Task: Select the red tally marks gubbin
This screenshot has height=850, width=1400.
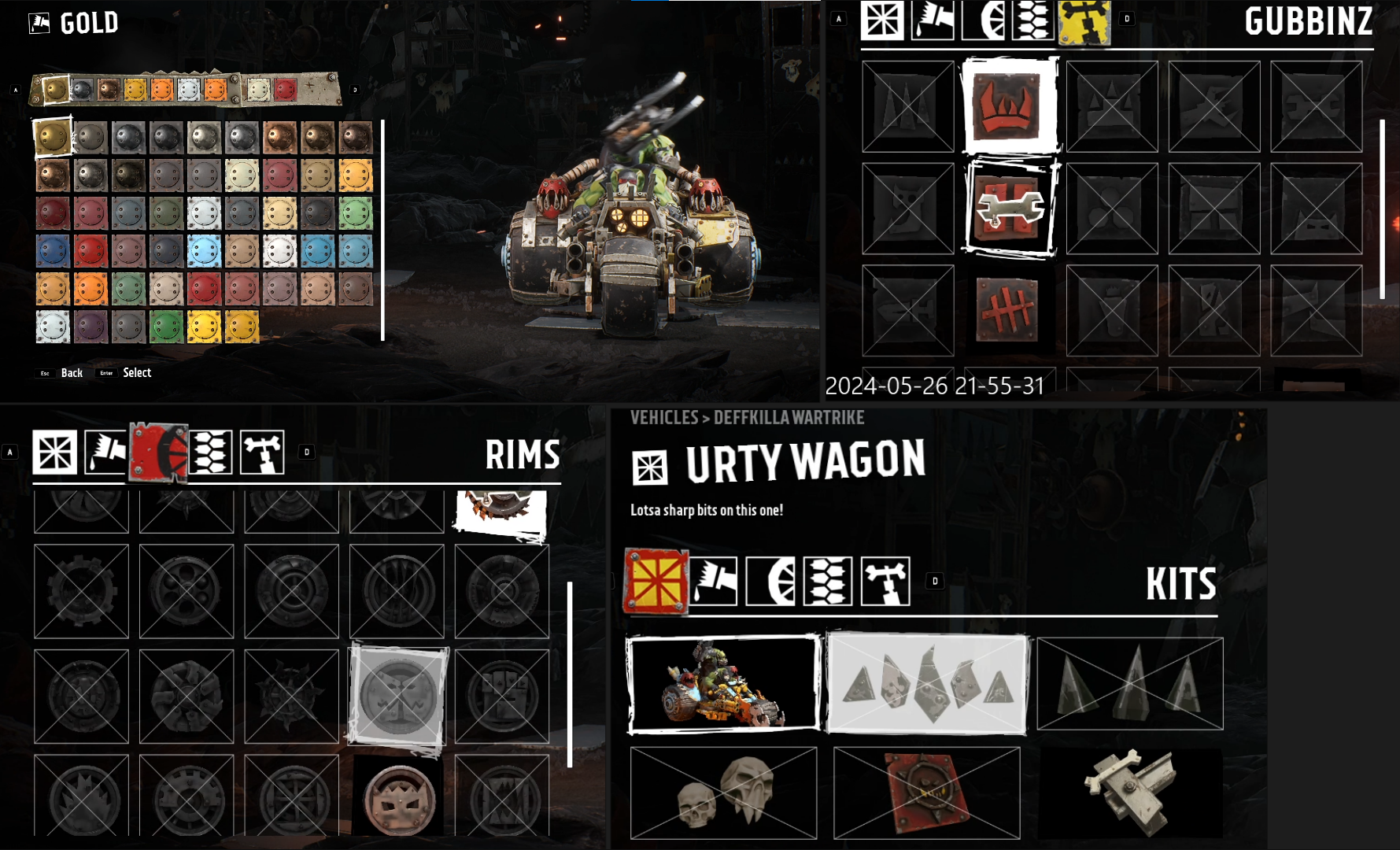Action: [x=1007, y=310]
